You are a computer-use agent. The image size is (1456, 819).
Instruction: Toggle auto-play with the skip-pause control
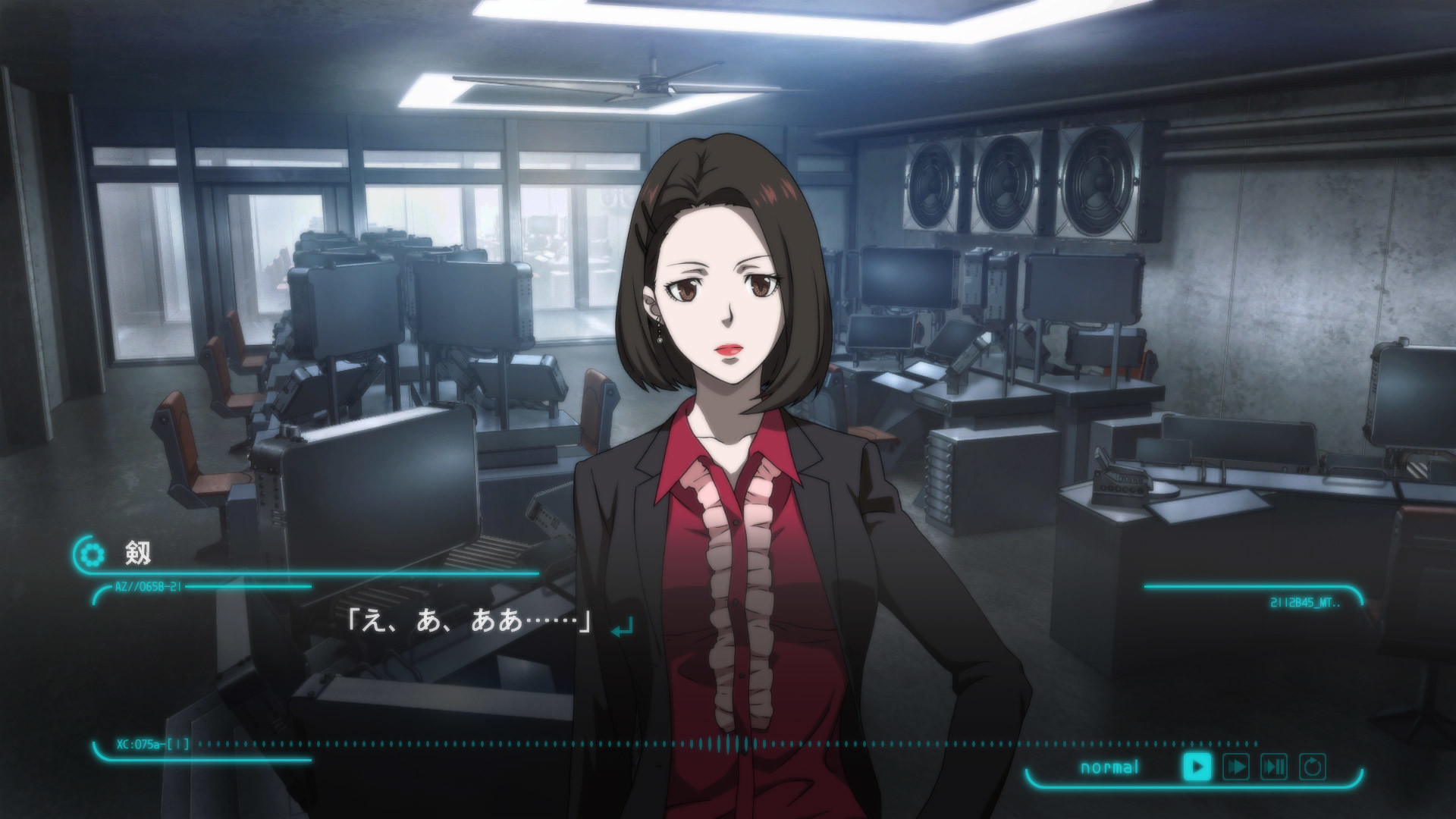point(1273,767)
